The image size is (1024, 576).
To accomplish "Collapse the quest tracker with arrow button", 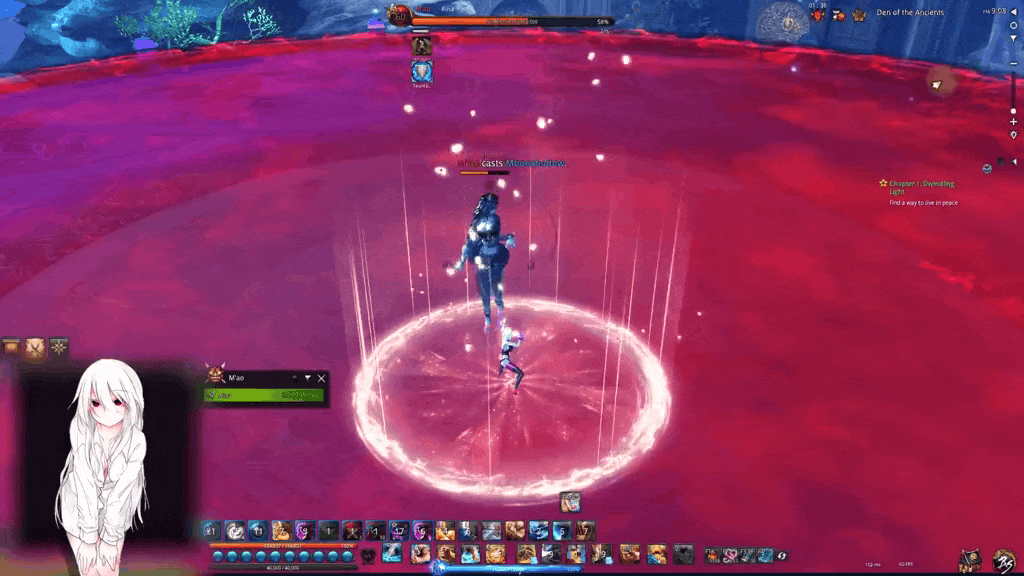I will click(1012, 161).
